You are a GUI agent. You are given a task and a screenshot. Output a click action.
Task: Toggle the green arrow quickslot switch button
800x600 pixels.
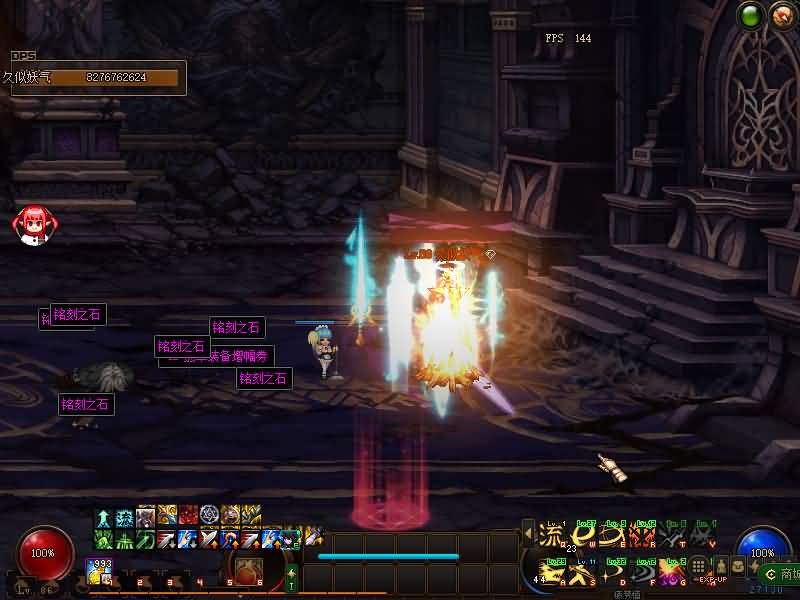click(x=292, y=578)
